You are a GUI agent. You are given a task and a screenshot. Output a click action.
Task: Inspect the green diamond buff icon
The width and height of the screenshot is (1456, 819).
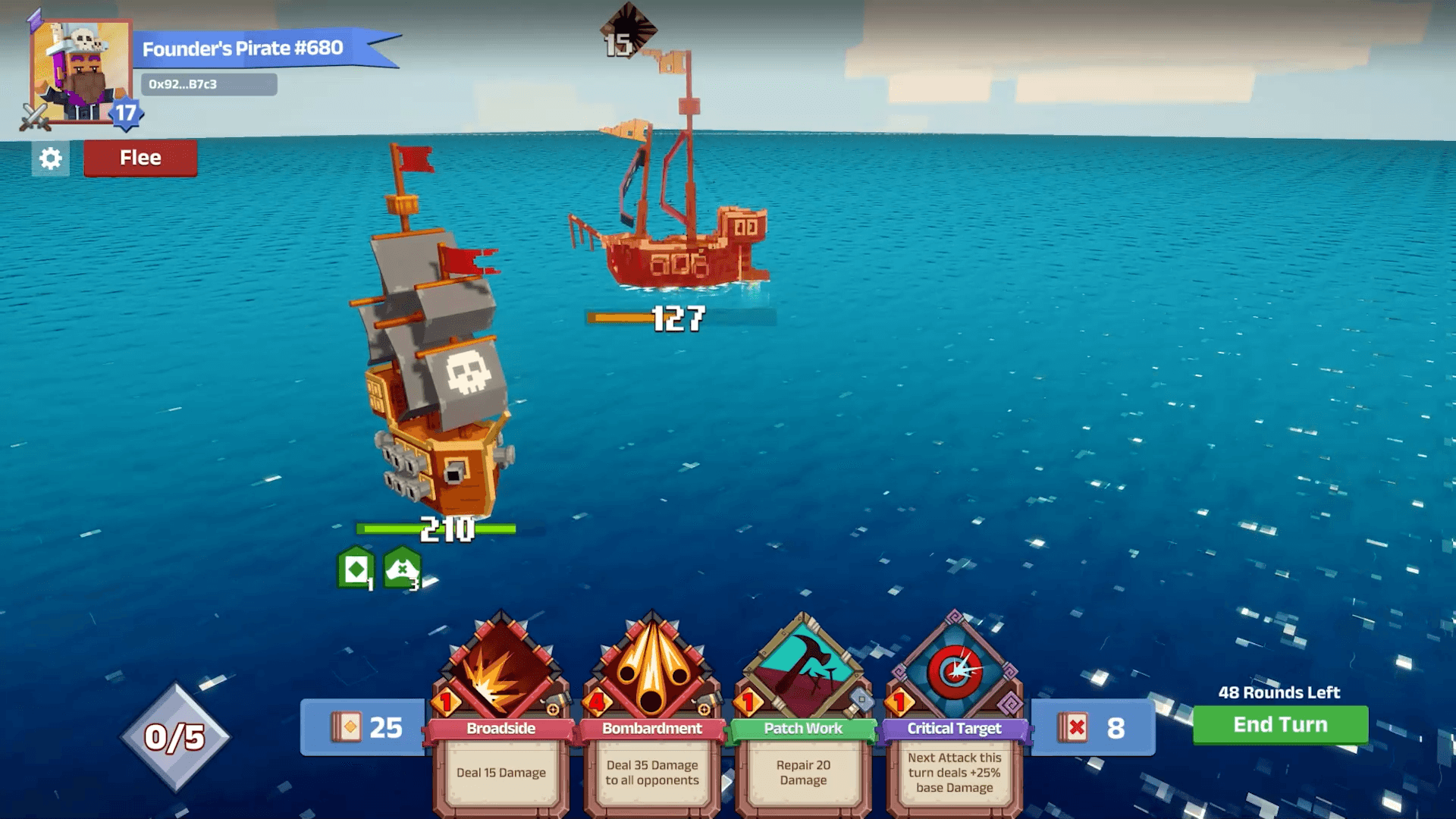coord(355,569)
